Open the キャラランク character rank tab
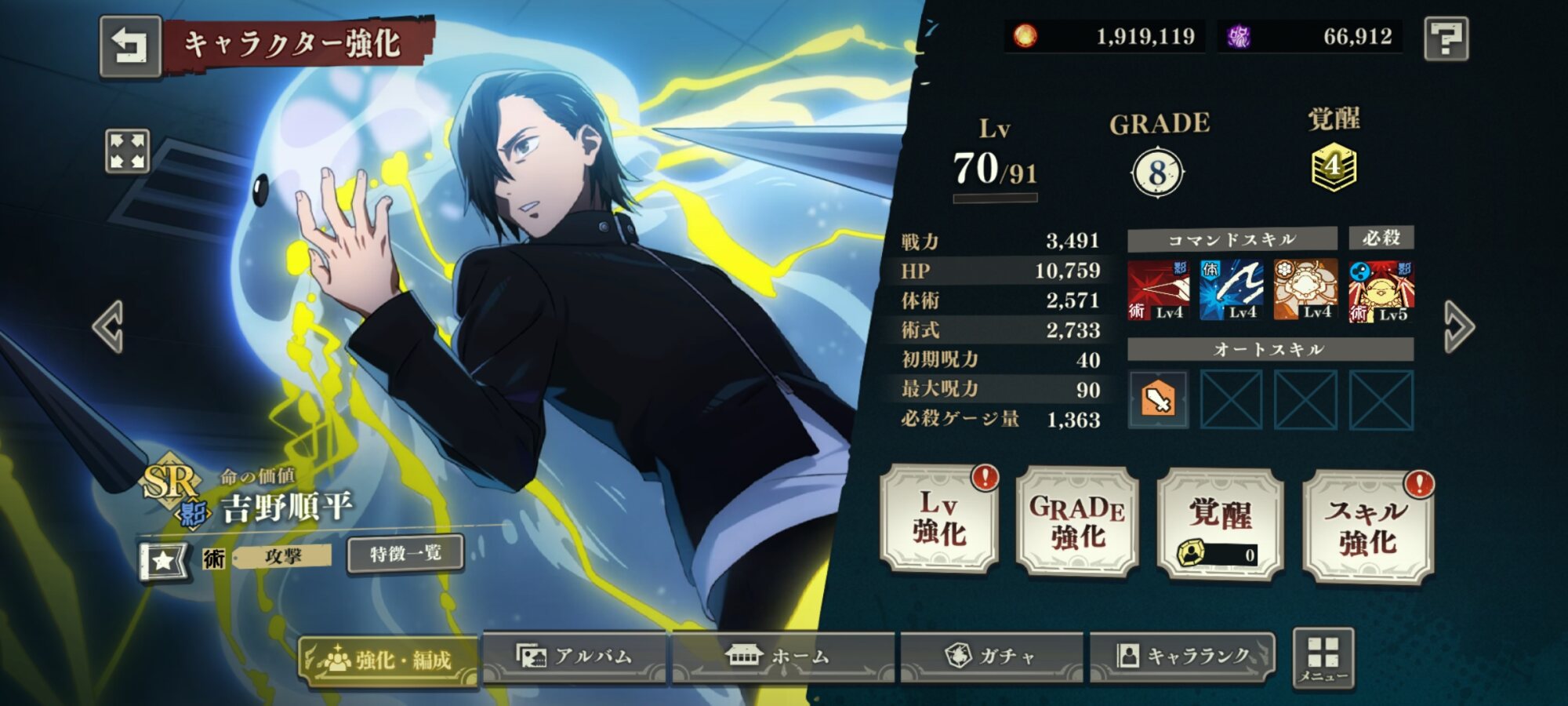The image size is (1568, 706). 1183,656
